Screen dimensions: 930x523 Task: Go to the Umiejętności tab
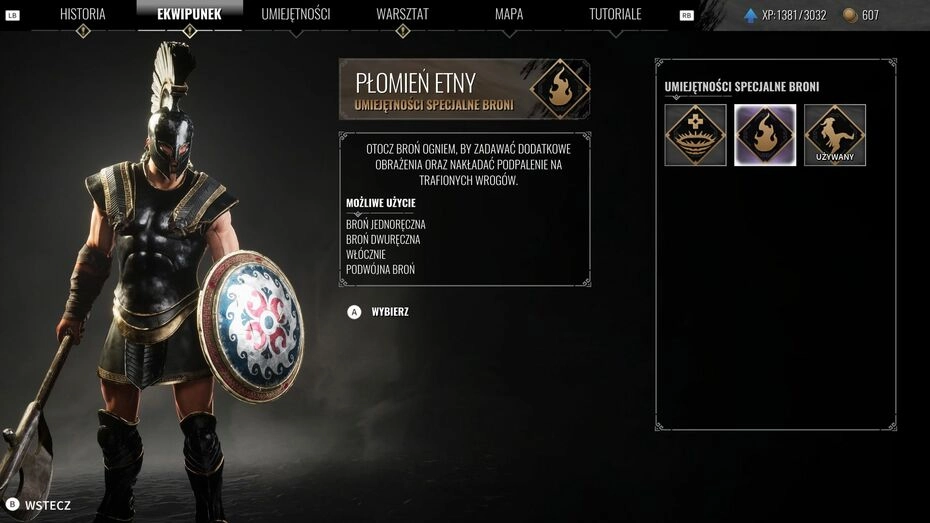(x=296, y=14)
